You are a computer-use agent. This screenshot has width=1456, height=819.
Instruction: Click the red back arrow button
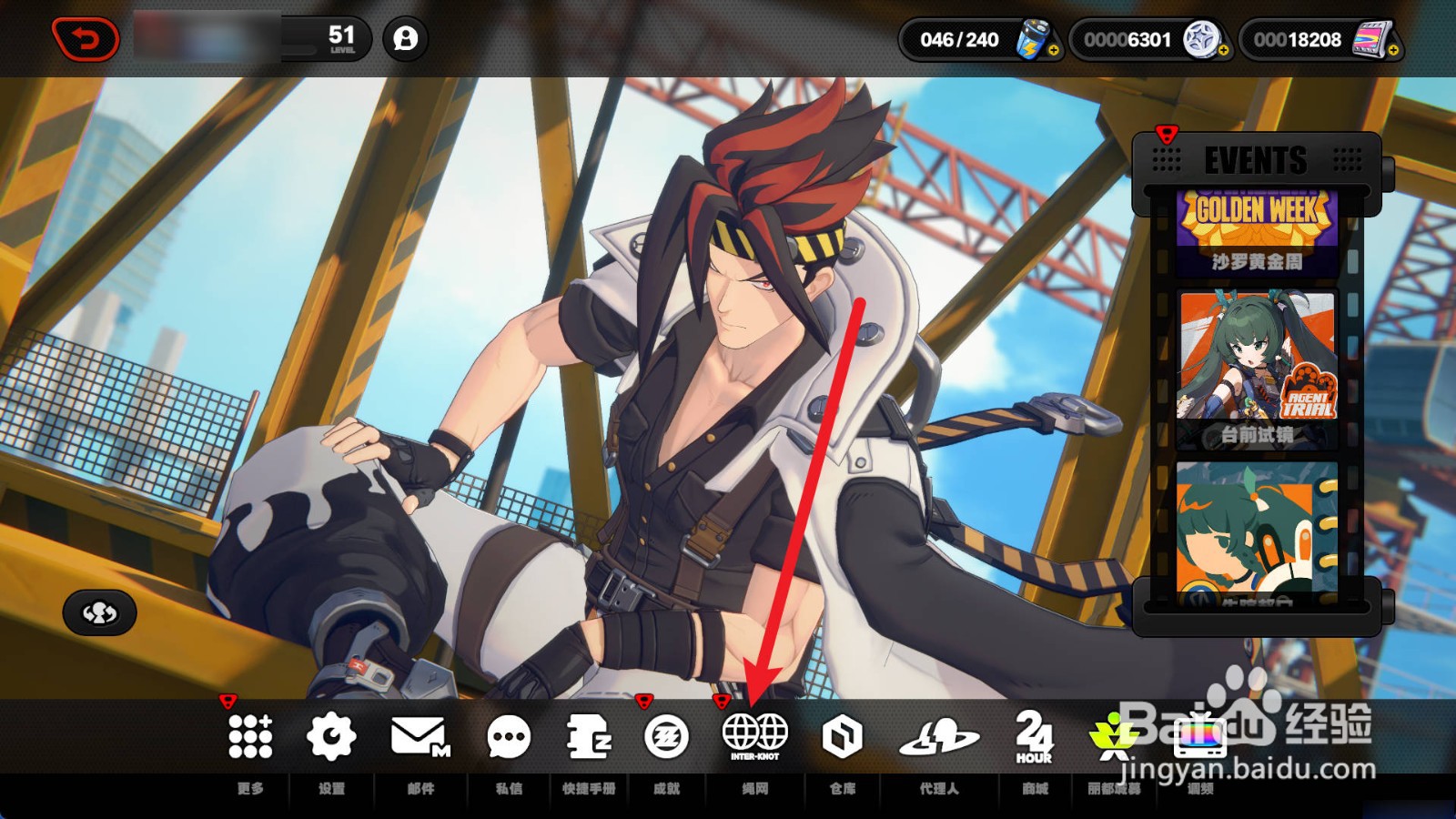click(86, 40)
